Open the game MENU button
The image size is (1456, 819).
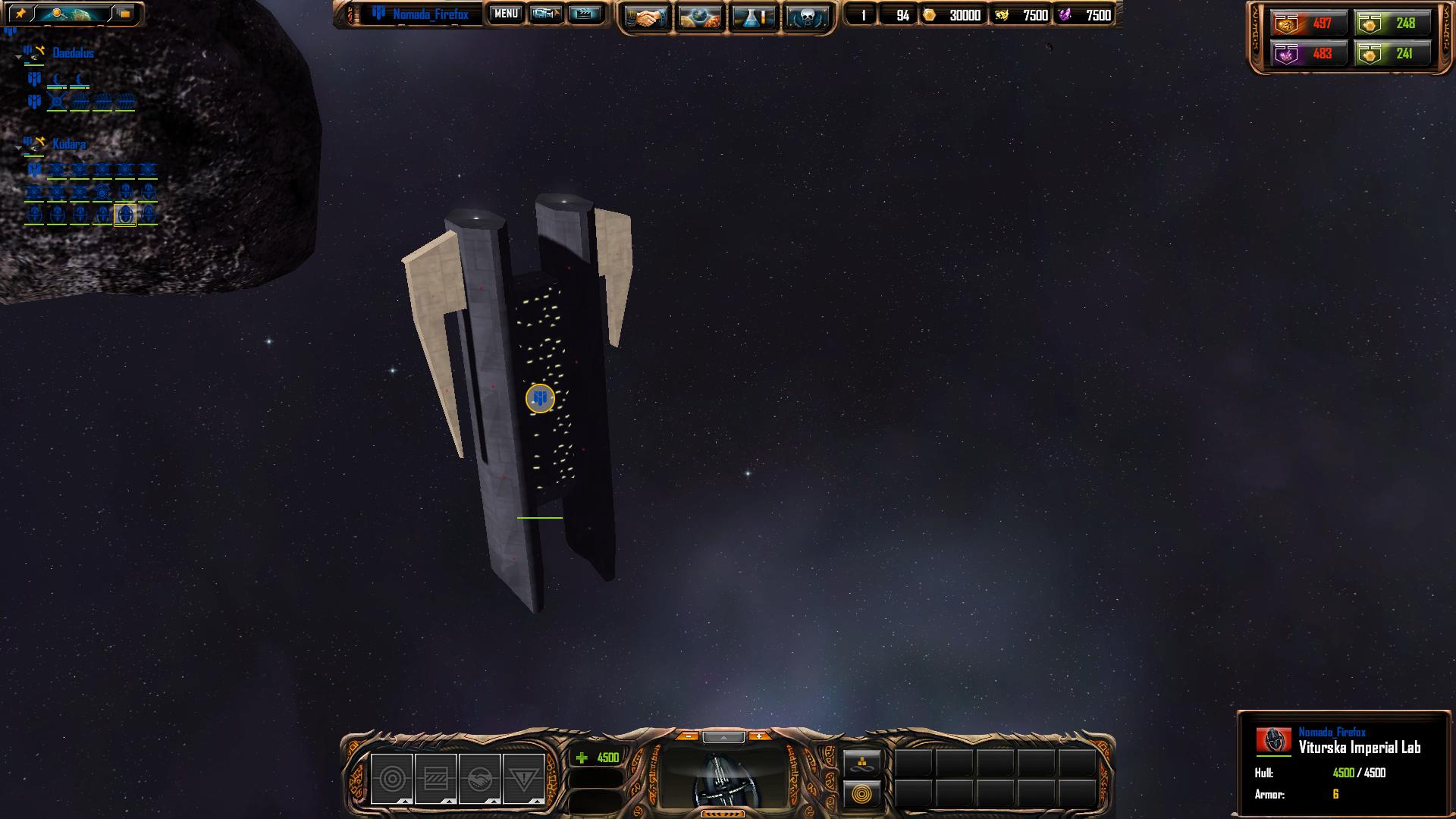tap(505, 14)
